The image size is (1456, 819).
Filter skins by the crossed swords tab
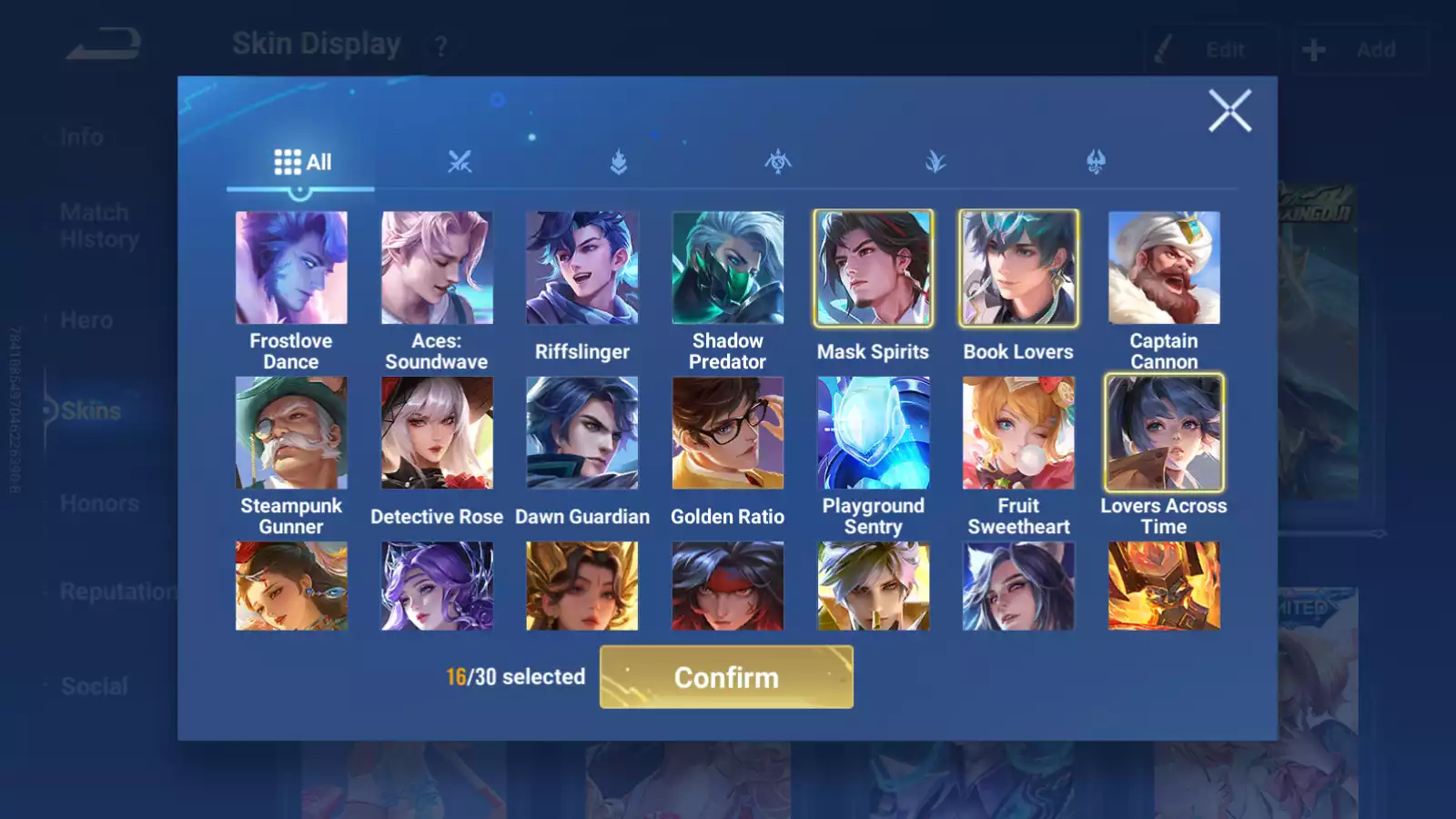[x=460, y=163]
